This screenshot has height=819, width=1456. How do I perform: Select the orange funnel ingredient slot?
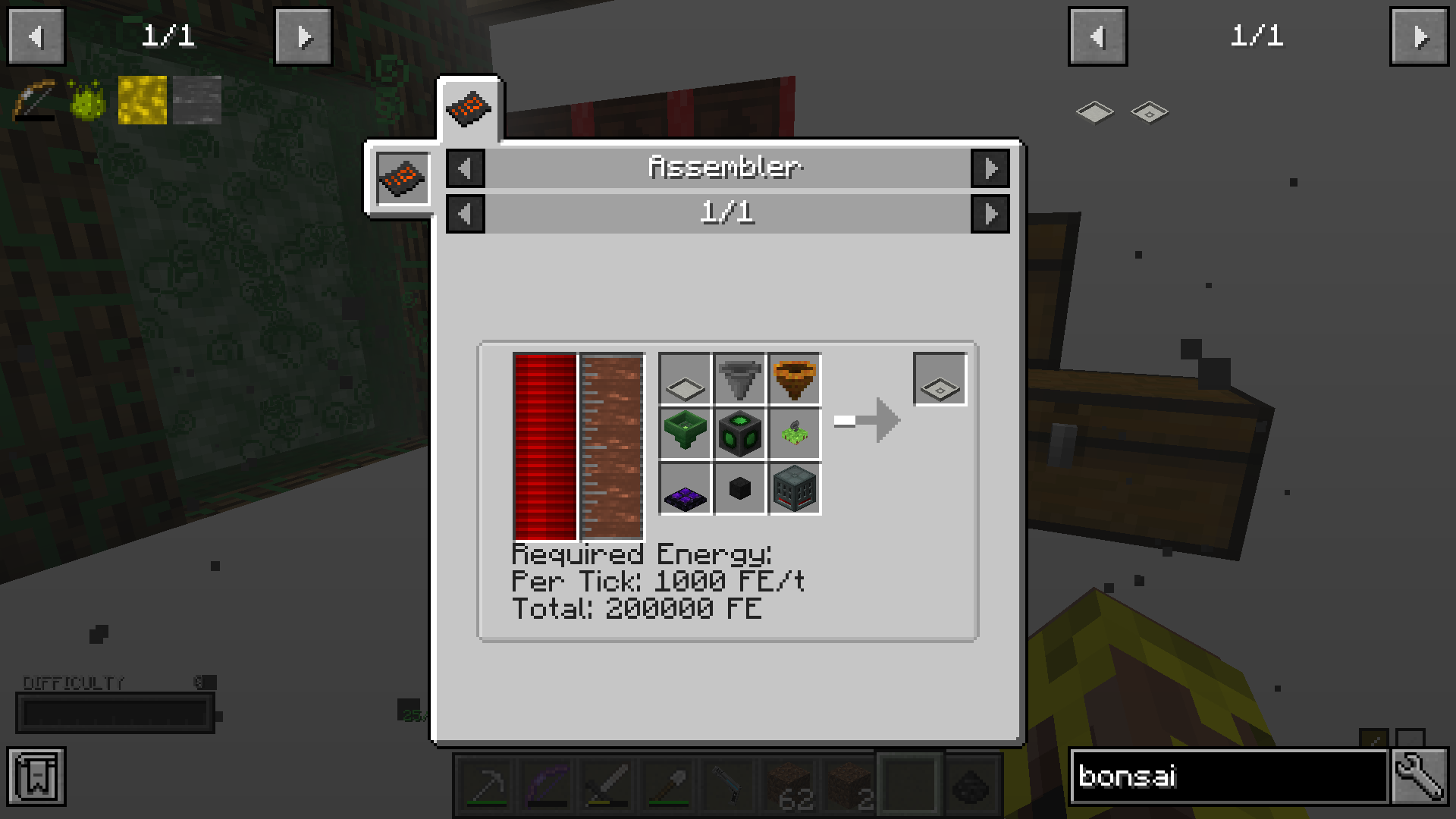(795, 379)
